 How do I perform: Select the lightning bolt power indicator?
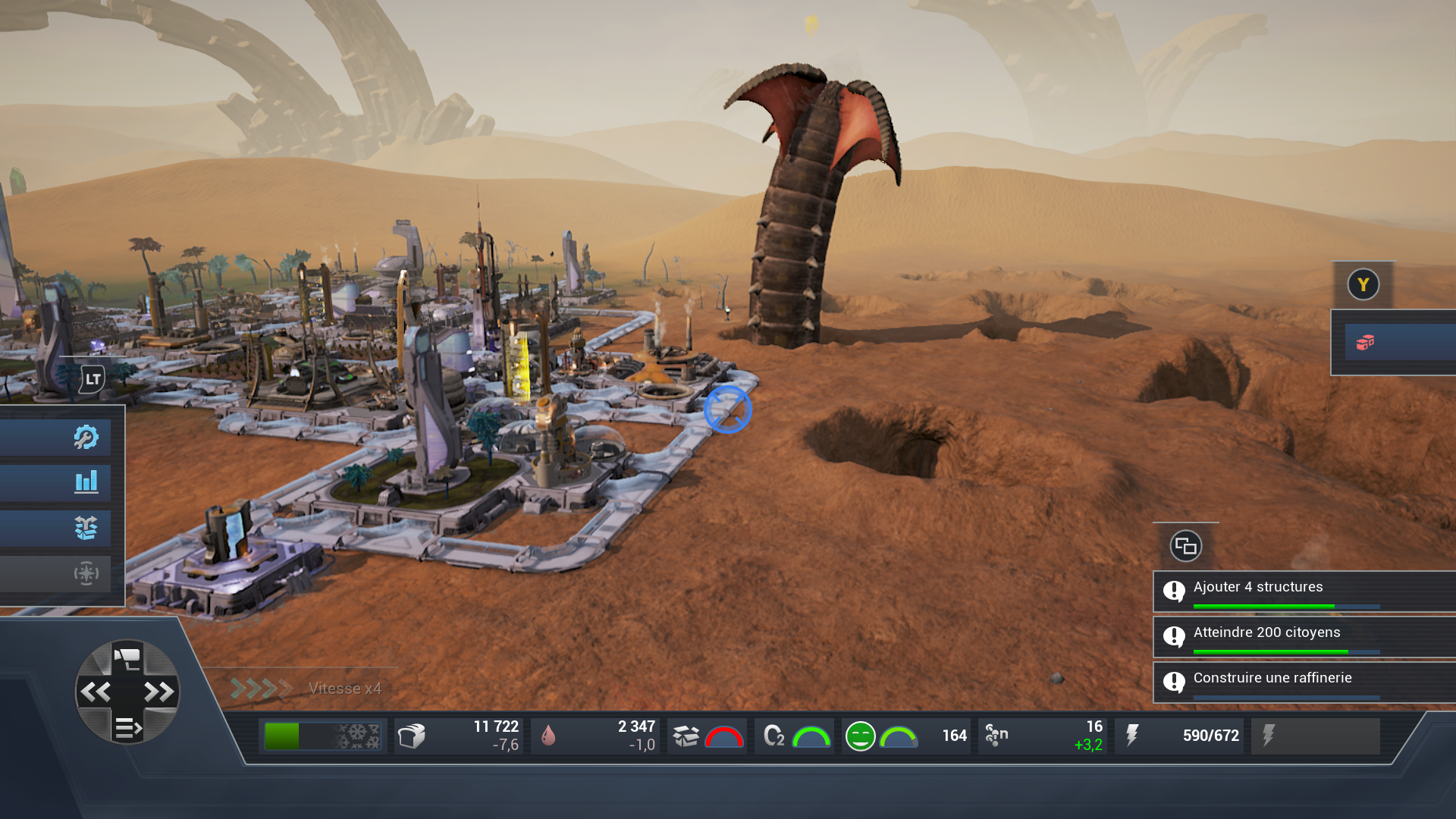coord(1132,736)
